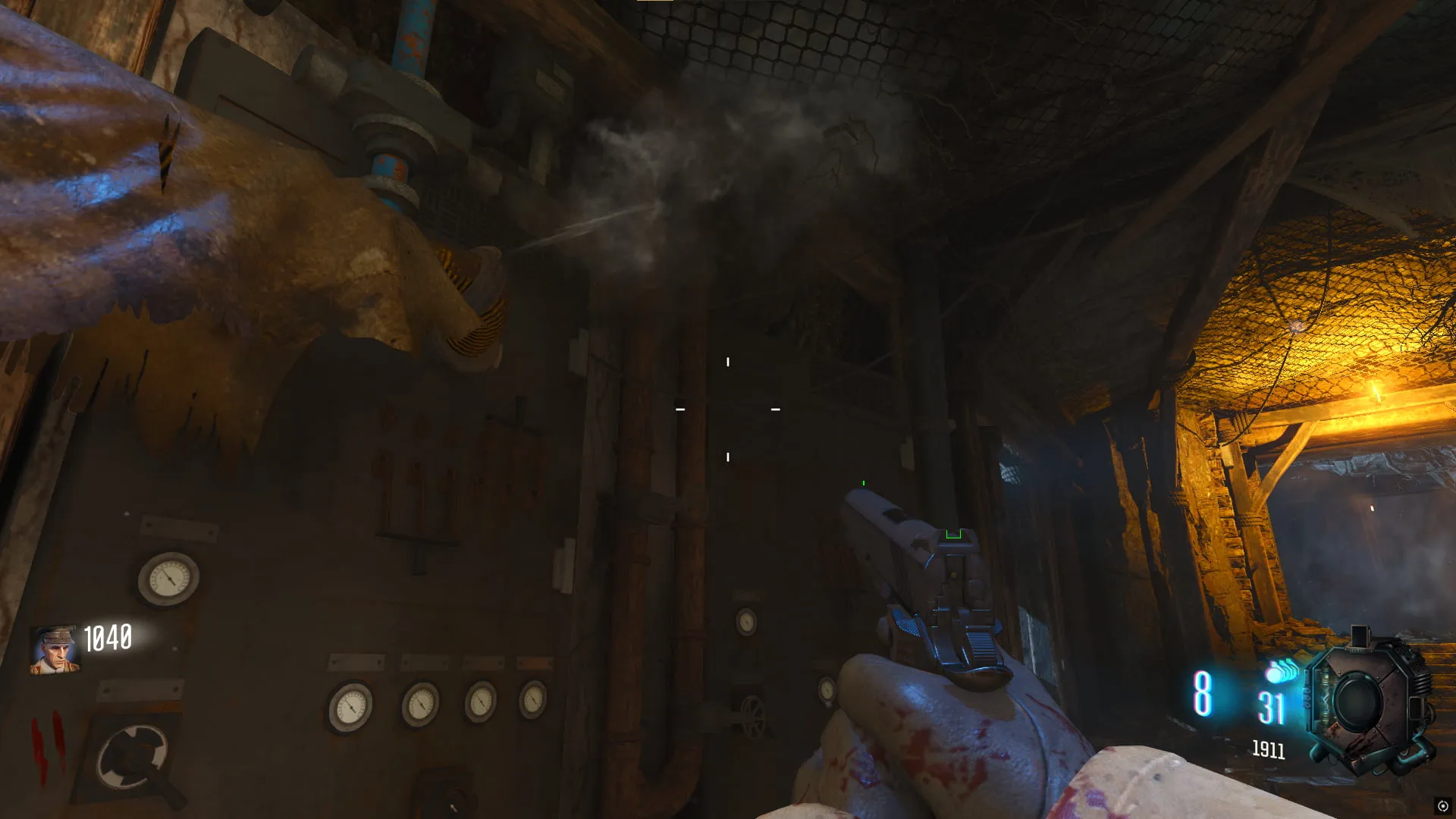Image resolution: width=1456 pixels, height=819 pixels.
Task: Click the circular overlay icon in the corner
Action: pyautogui.click(x=1442, y=806)
